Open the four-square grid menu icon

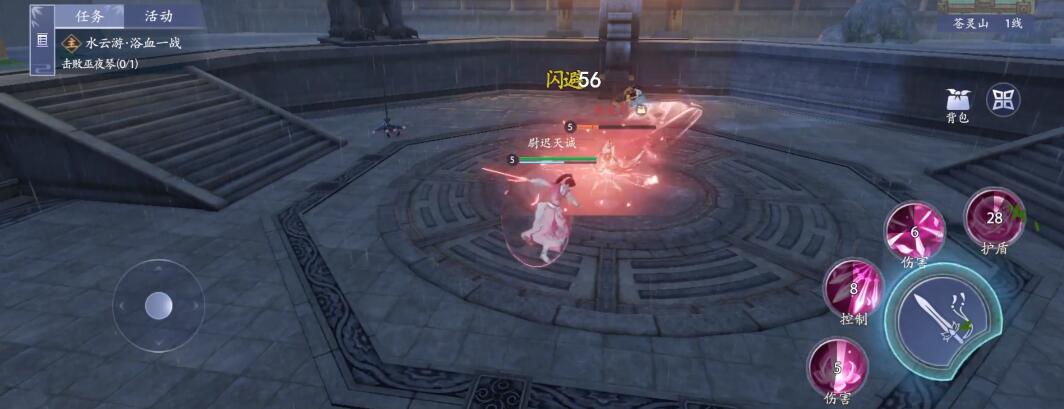(x=1003, y=99)
